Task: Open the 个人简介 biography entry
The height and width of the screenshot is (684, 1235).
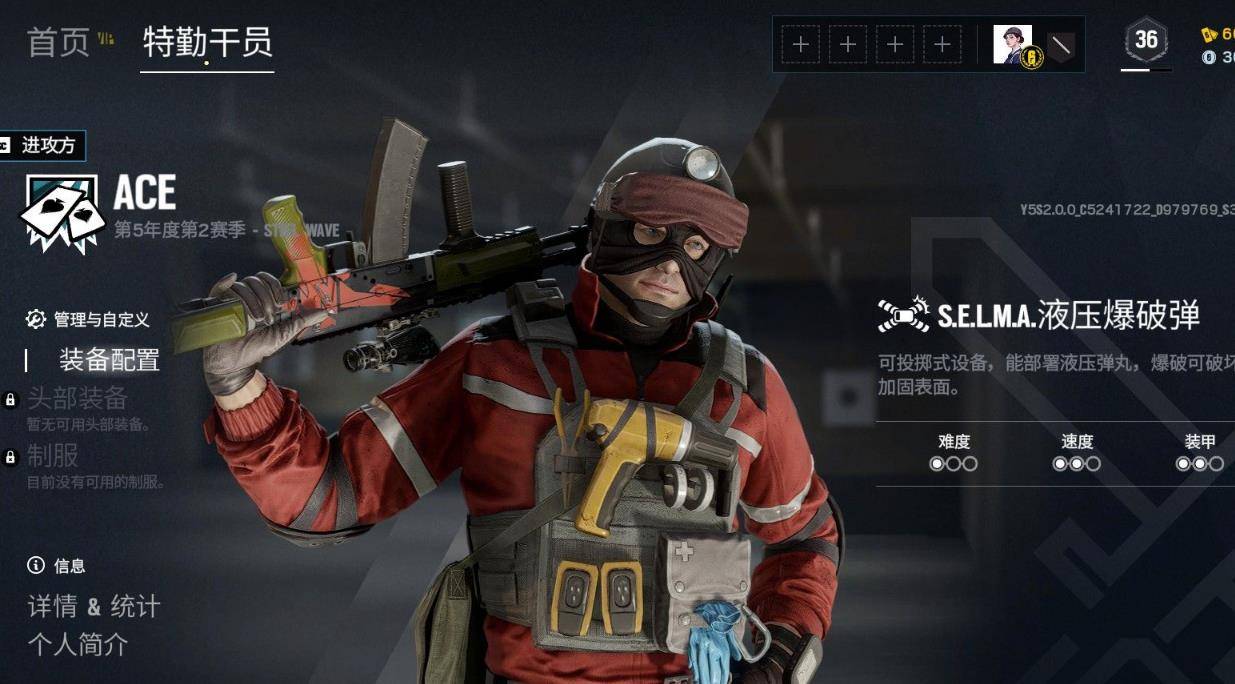Action: (x=77, y=645)
